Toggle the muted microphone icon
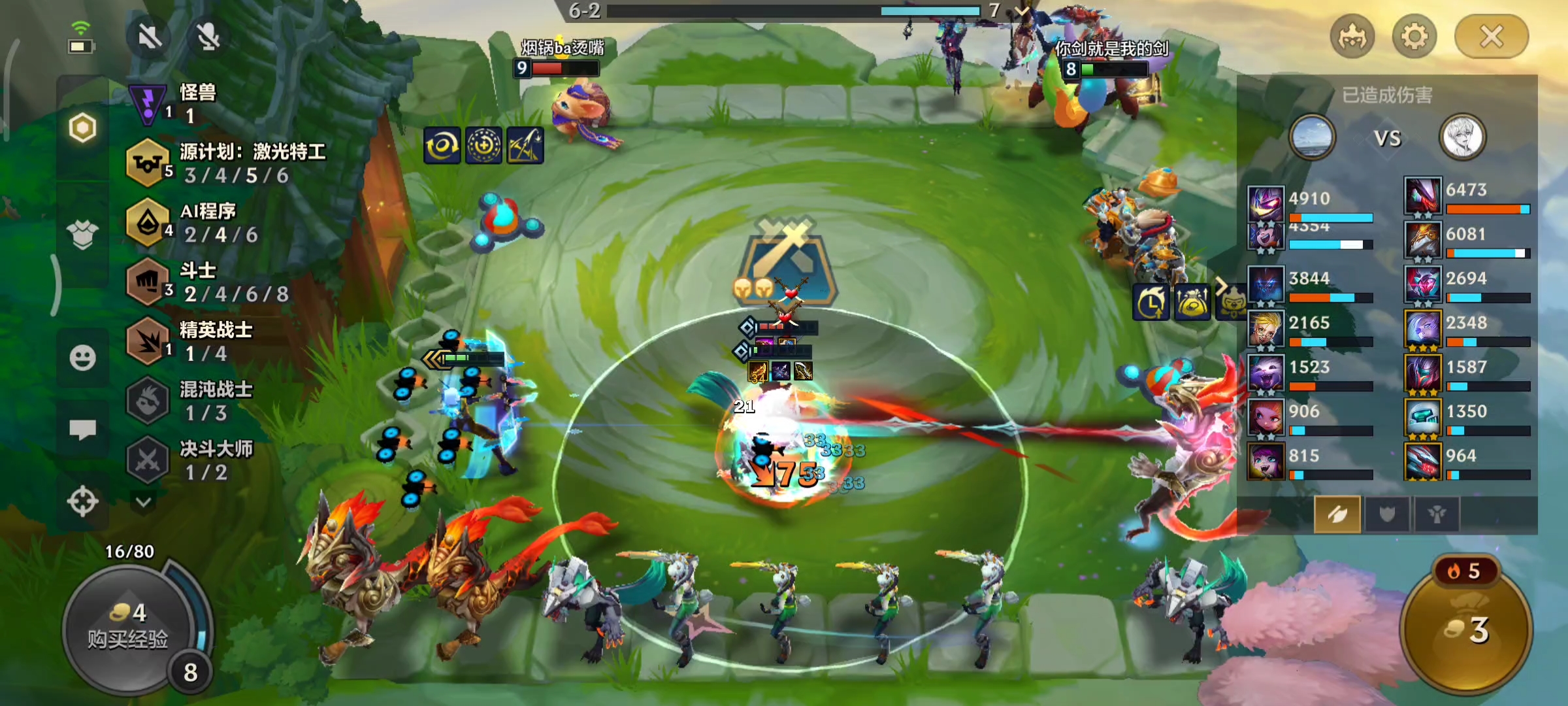This screenshot has height=706, width=1568. (208, 37)
